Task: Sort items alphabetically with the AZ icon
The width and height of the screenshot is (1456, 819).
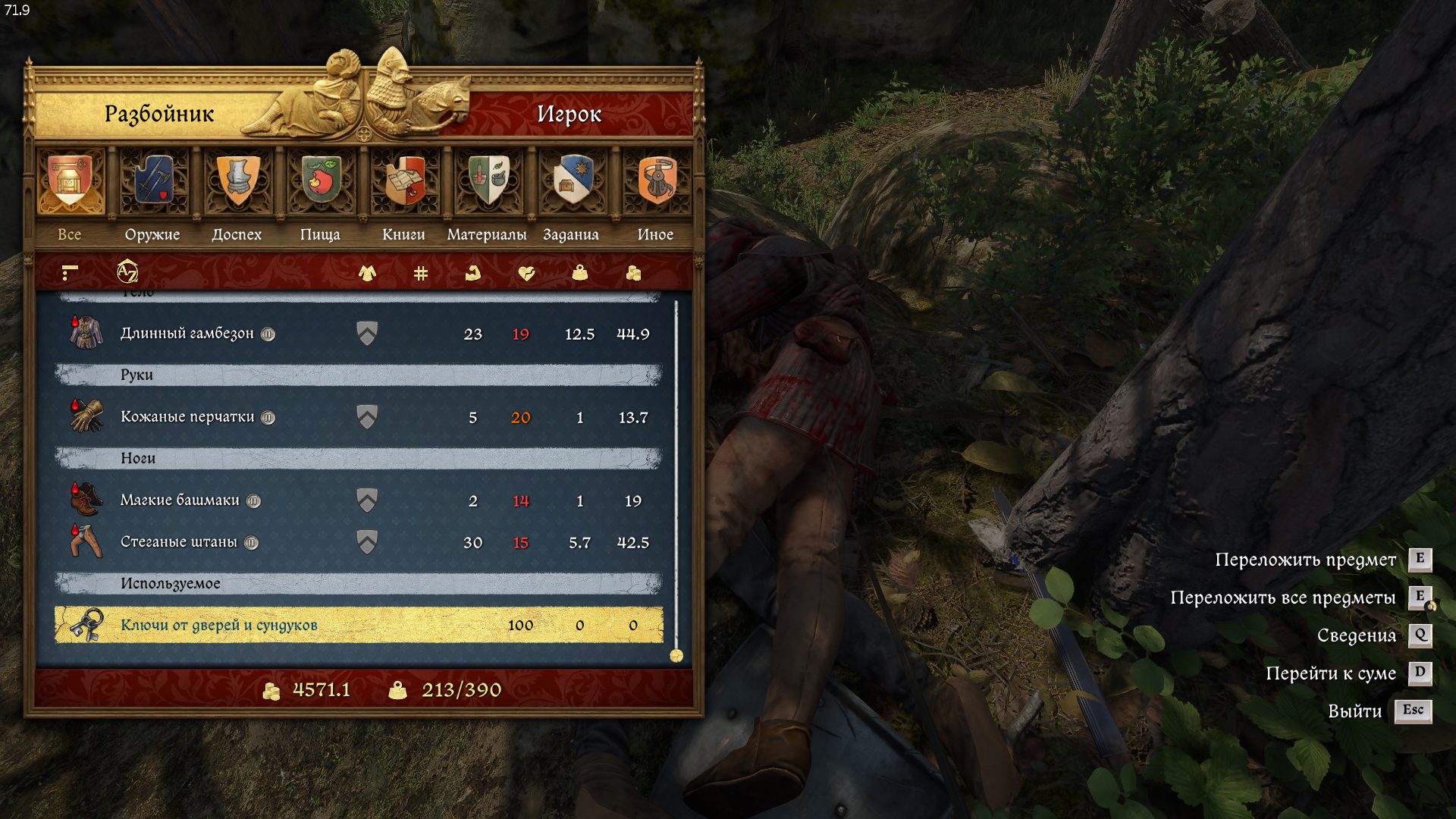Action: pos(127,272)
